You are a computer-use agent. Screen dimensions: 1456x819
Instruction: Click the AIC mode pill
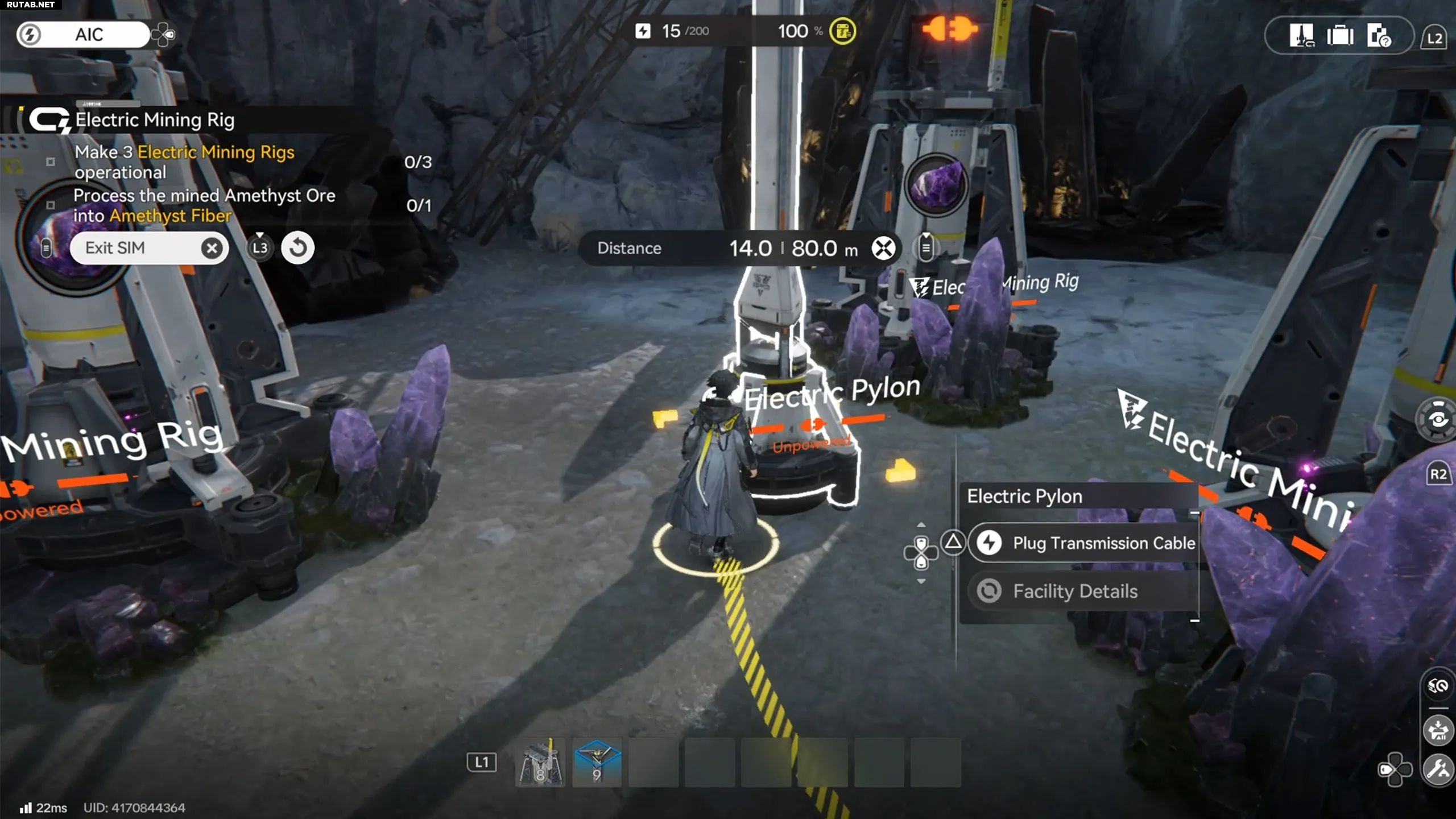point(89,35)
